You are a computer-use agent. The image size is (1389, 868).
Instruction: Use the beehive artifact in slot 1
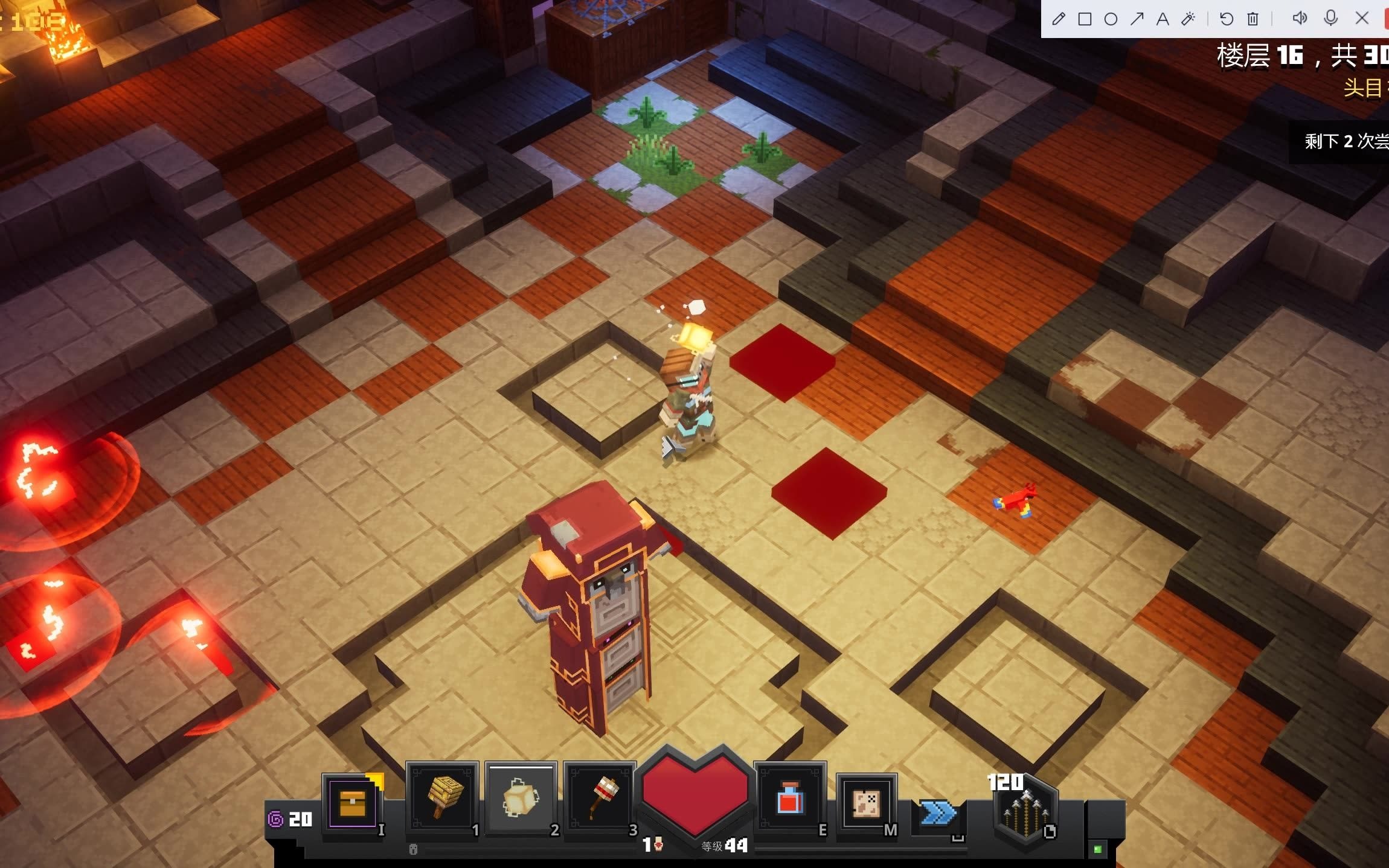pos(443,798)
